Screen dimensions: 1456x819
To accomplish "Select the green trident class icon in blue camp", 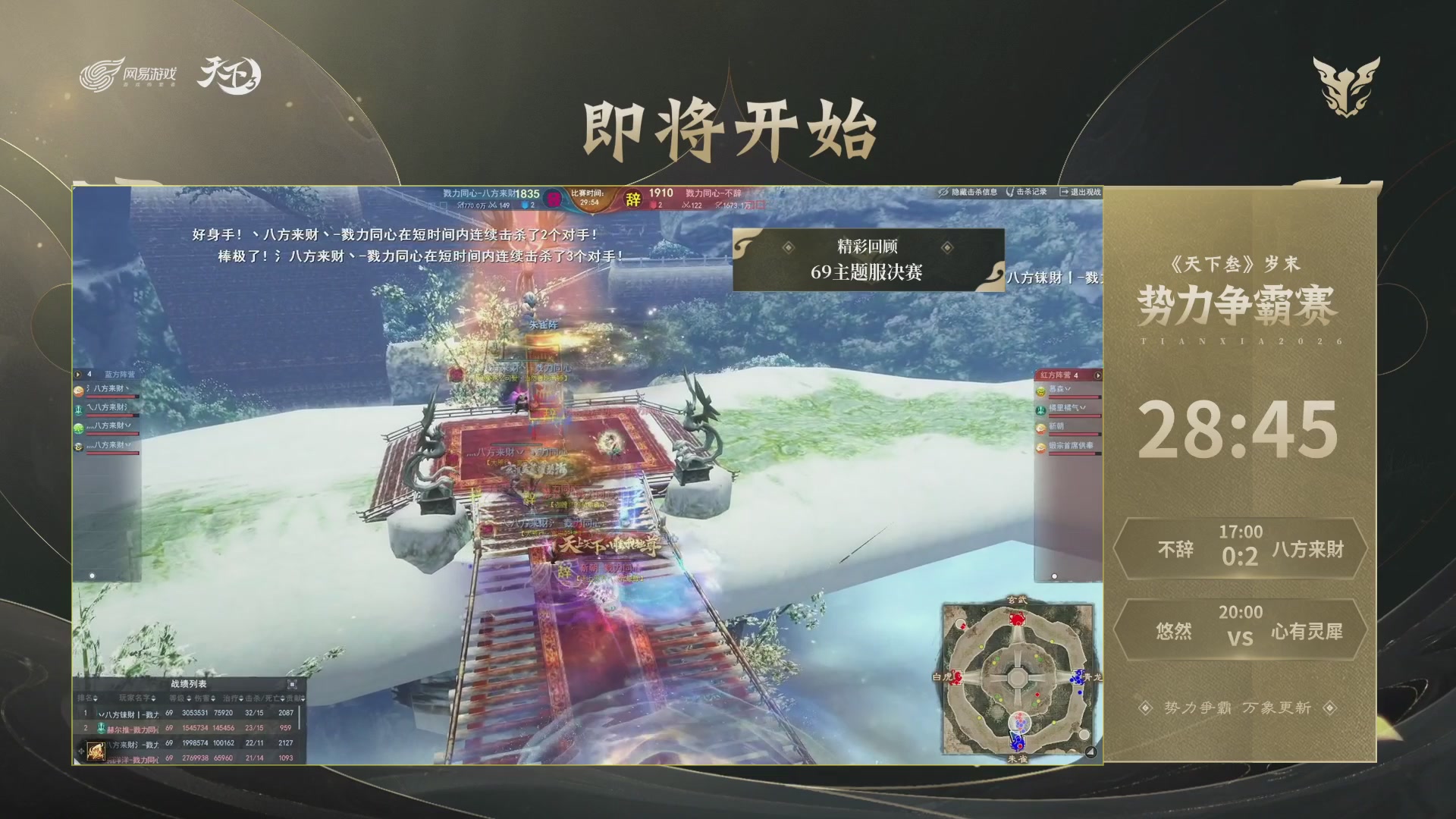I will (78, 410).
